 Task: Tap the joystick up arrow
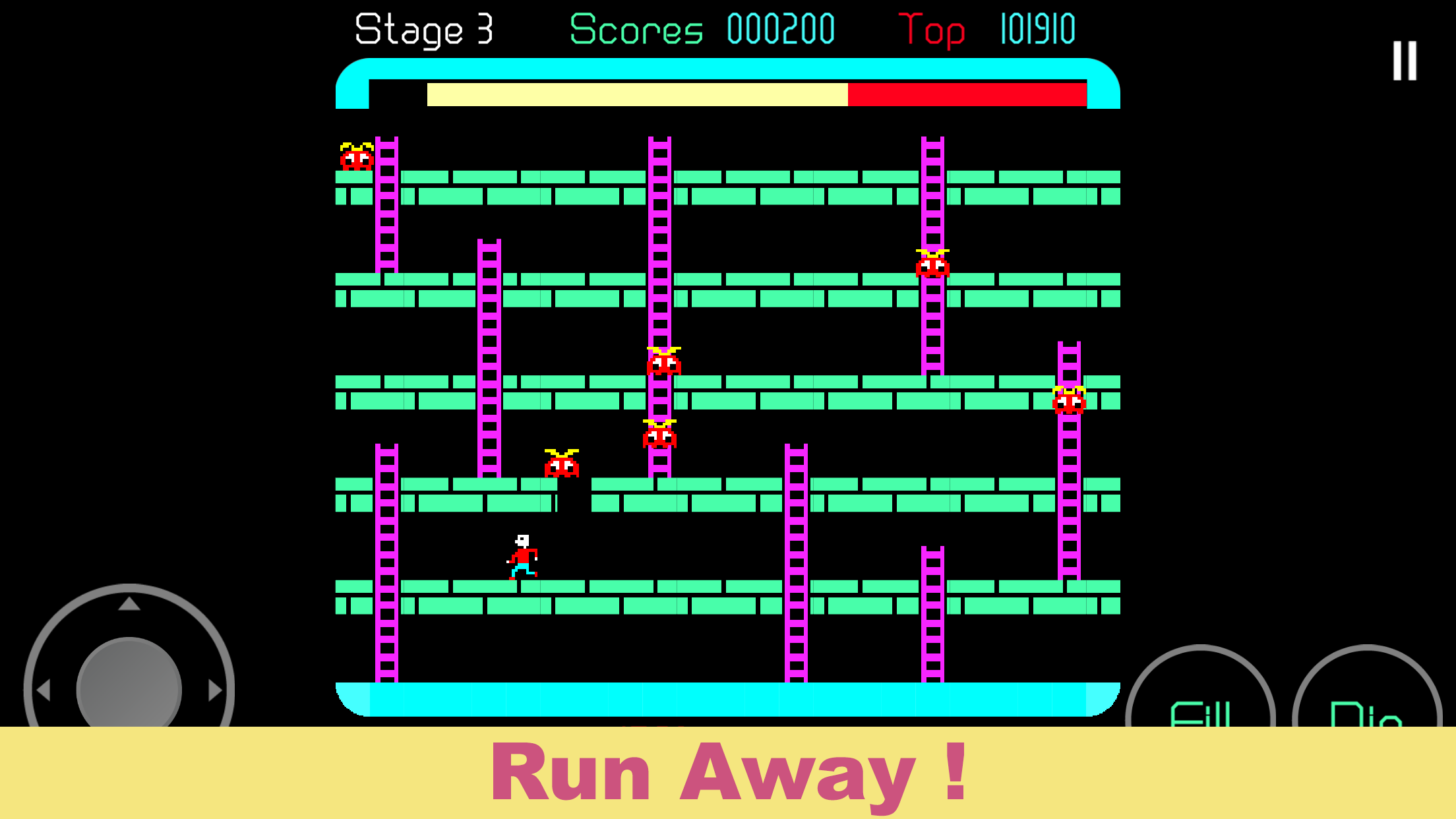129,605
